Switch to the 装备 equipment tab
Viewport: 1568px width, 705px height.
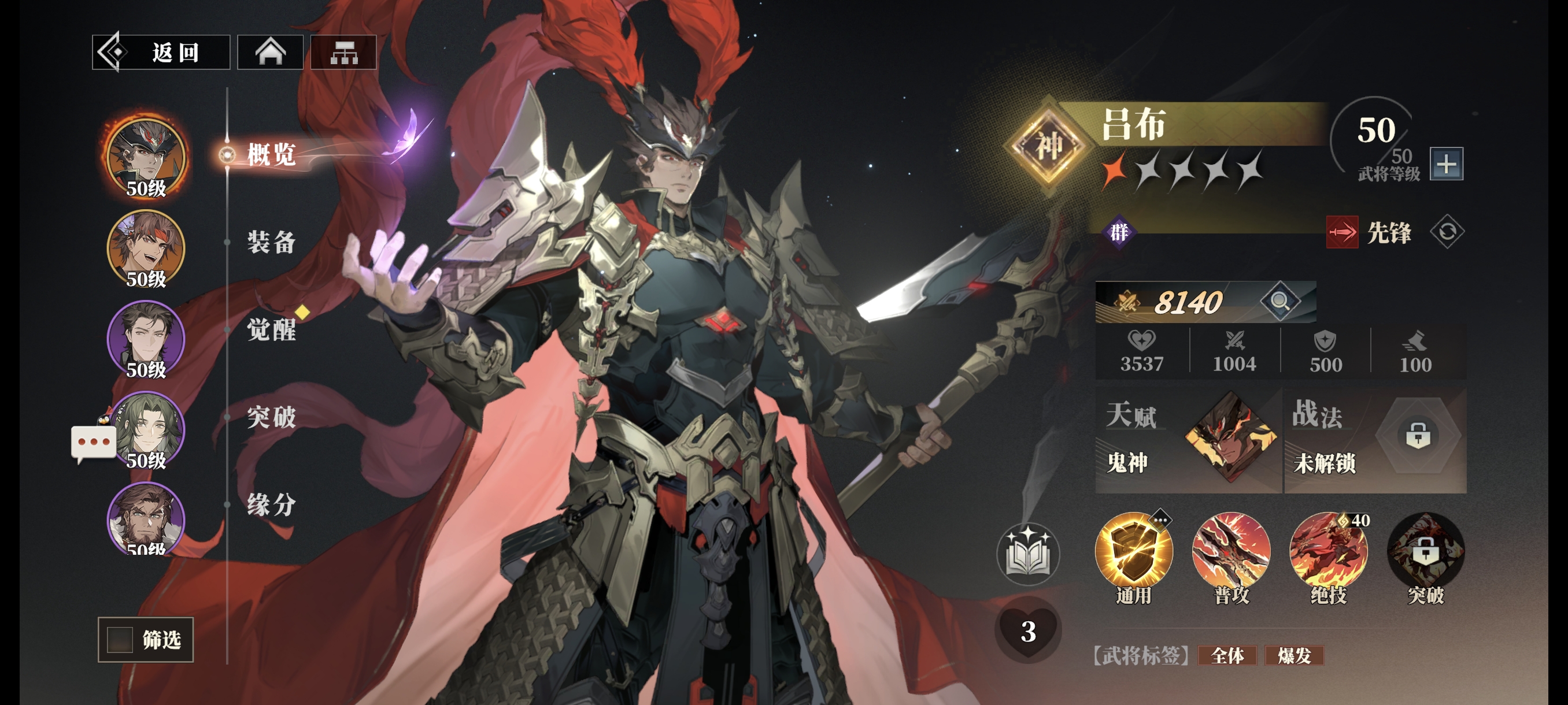[271, 242]
